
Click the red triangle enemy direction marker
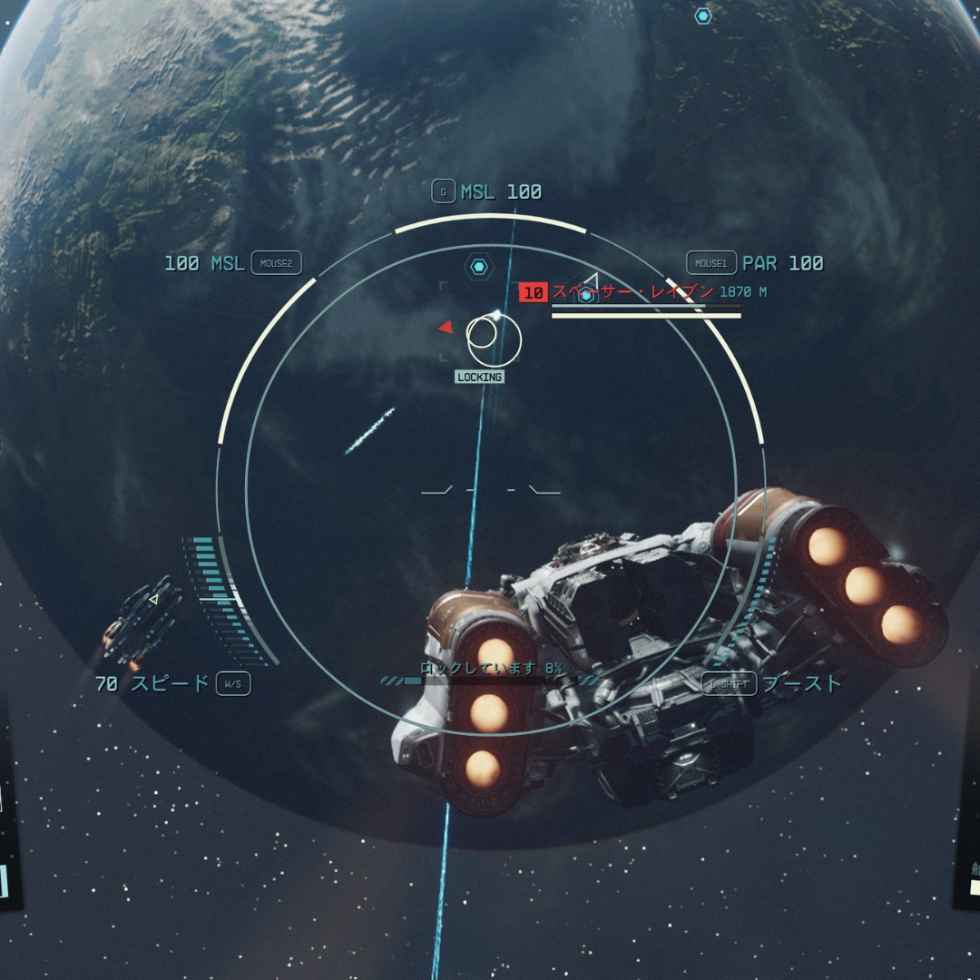coord(446,327)
